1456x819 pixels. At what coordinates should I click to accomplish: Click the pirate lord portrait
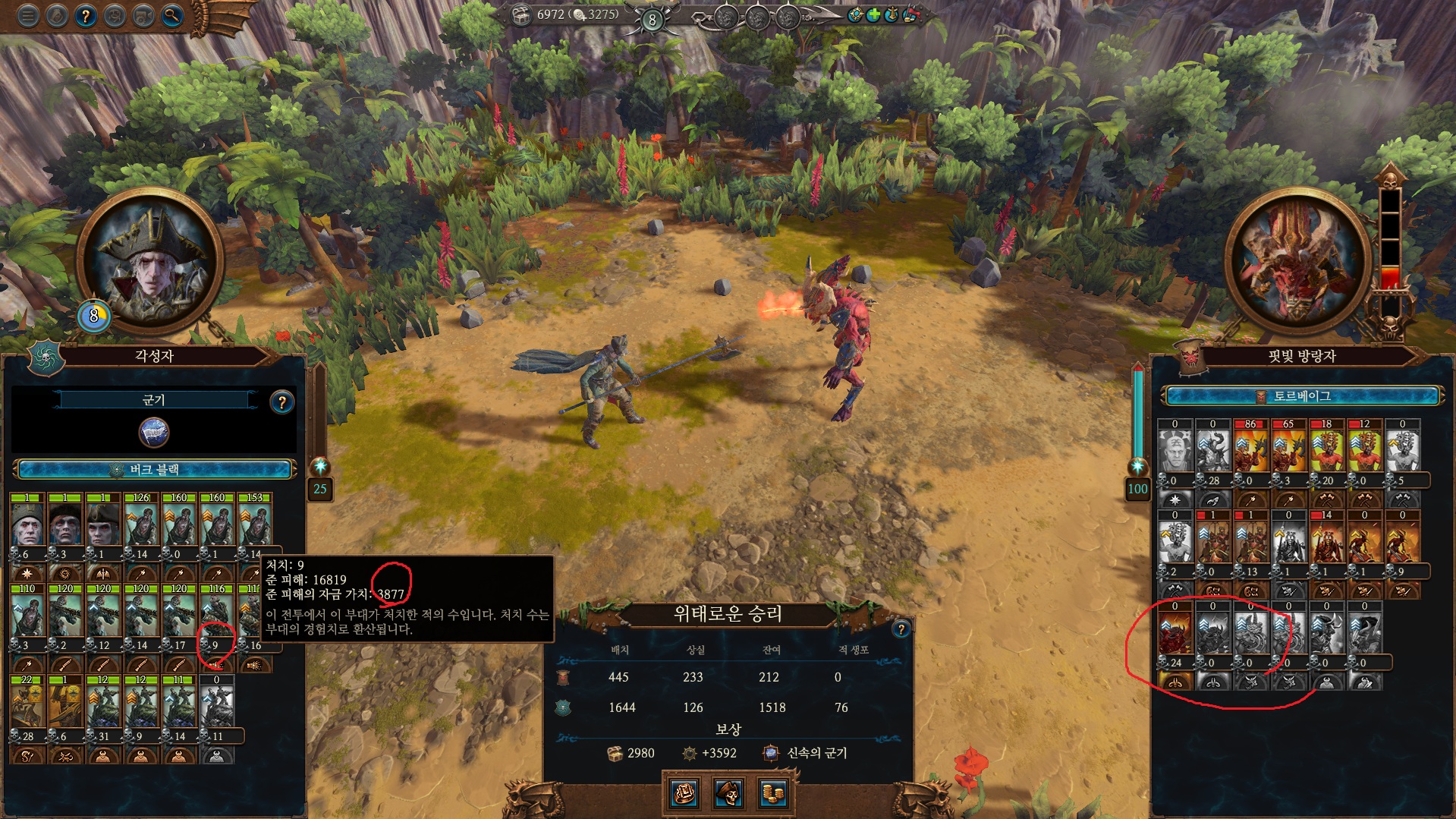pos(150,262)
